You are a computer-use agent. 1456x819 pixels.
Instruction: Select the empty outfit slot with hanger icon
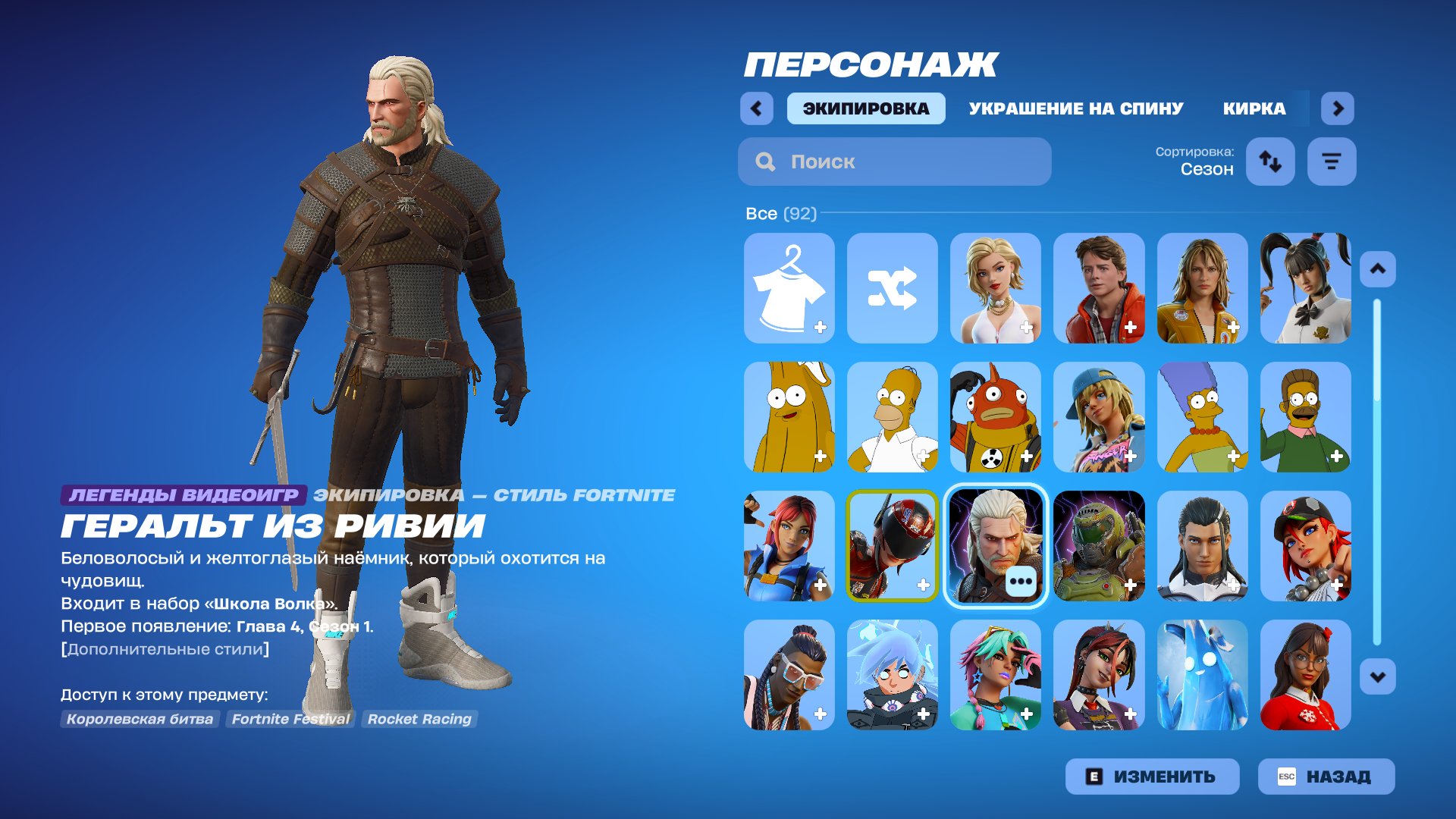[789, 288]
